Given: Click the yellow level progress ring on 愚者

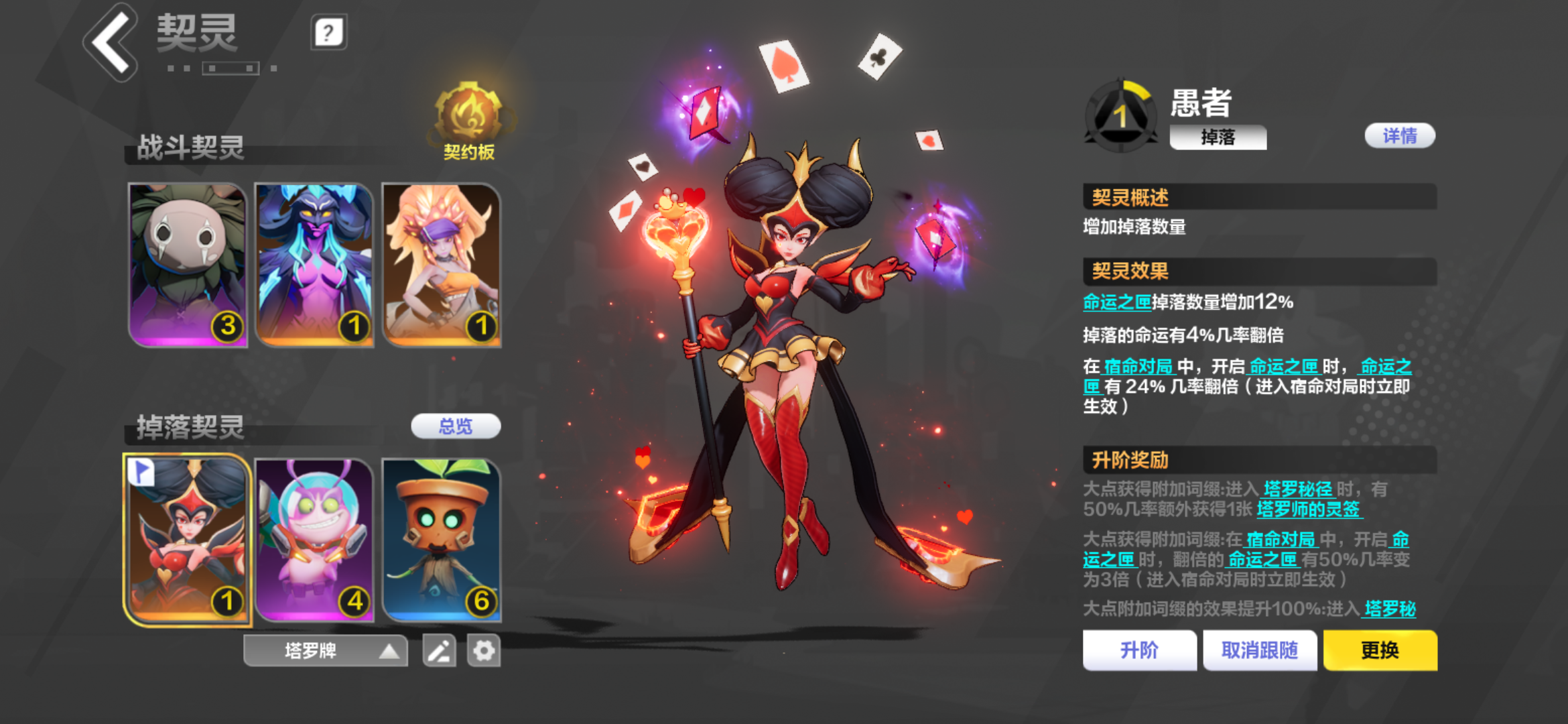Looking at the screenshot, I should (1136, 90).
